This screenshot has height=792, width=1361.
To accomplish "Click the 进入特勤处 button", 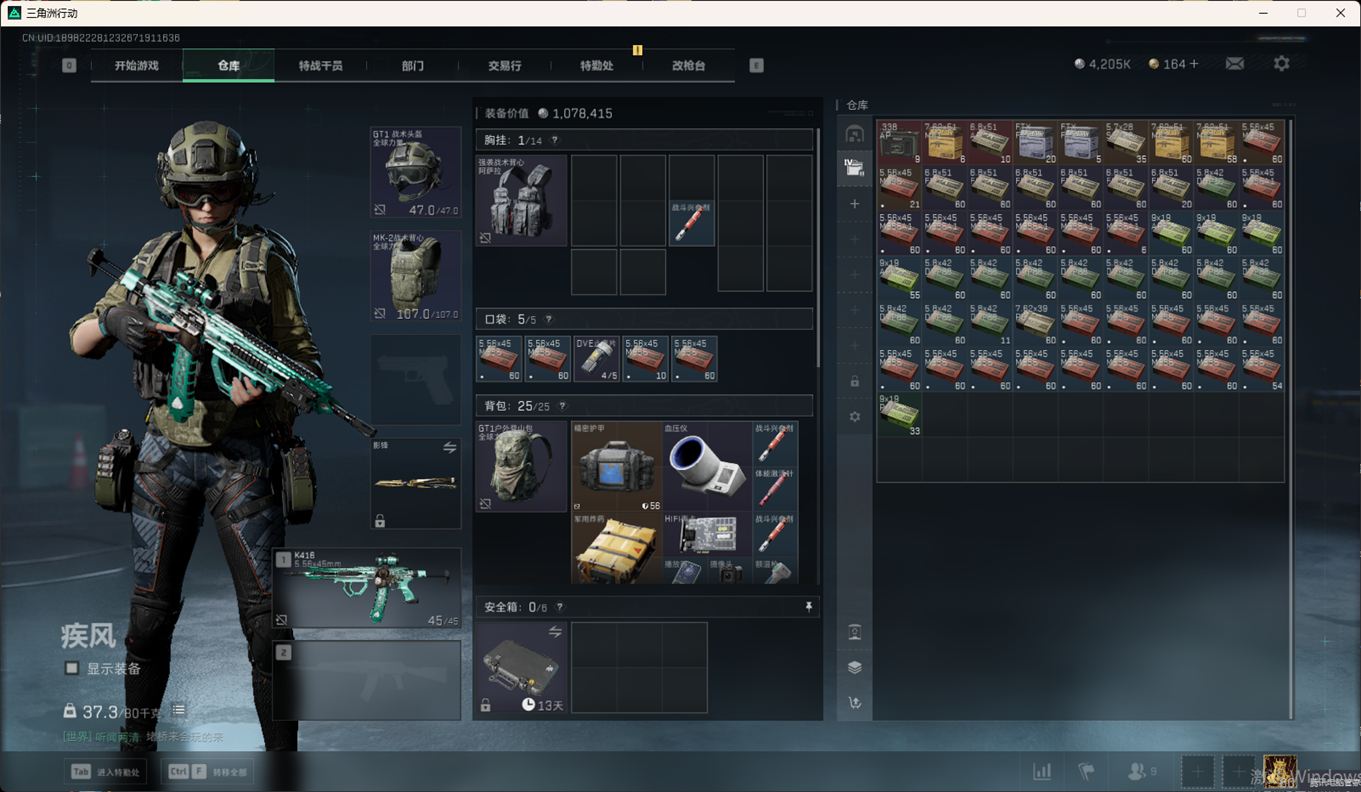I will [x=105, y=772].
